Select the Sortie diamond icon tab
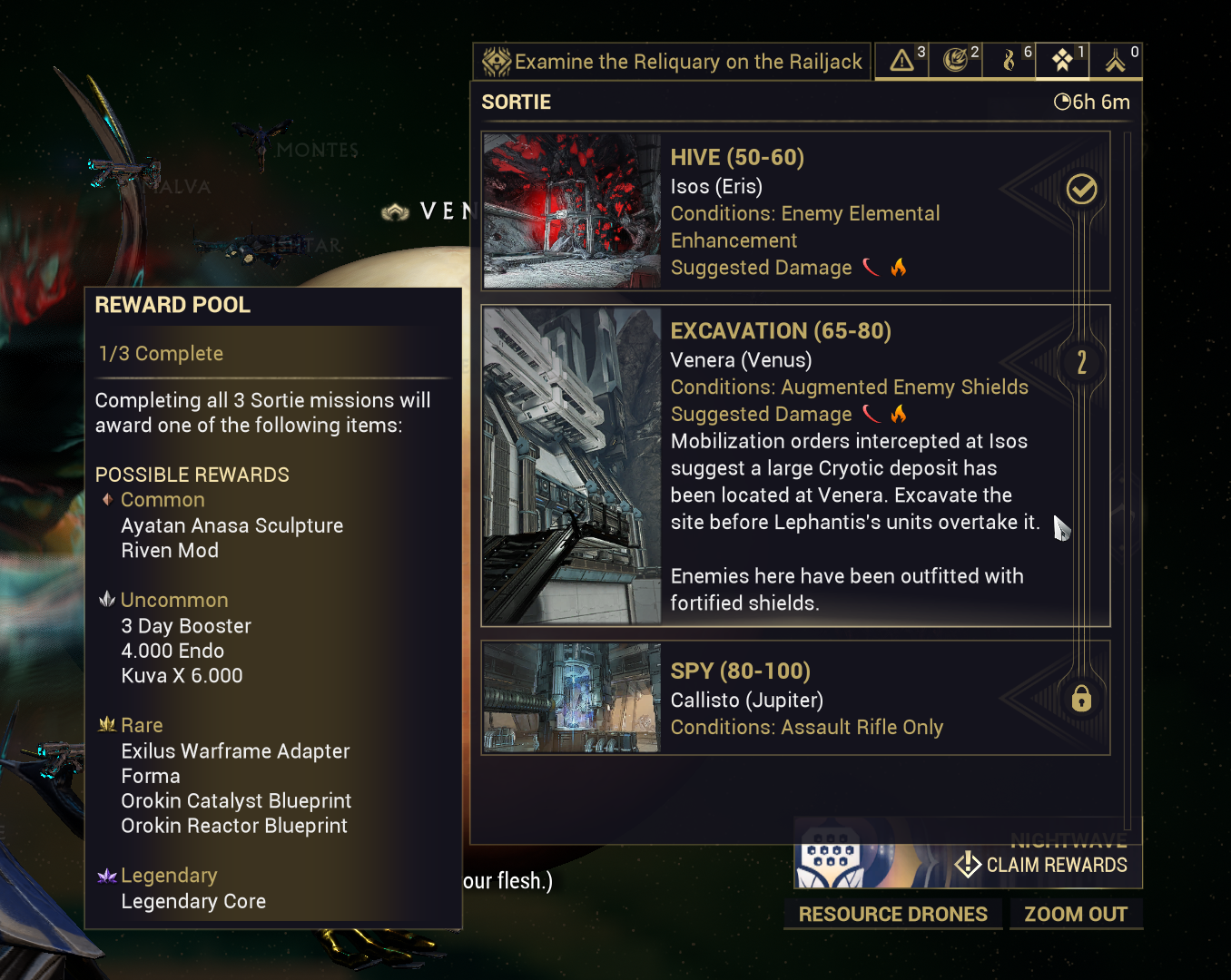 (x=1063, y=61)
